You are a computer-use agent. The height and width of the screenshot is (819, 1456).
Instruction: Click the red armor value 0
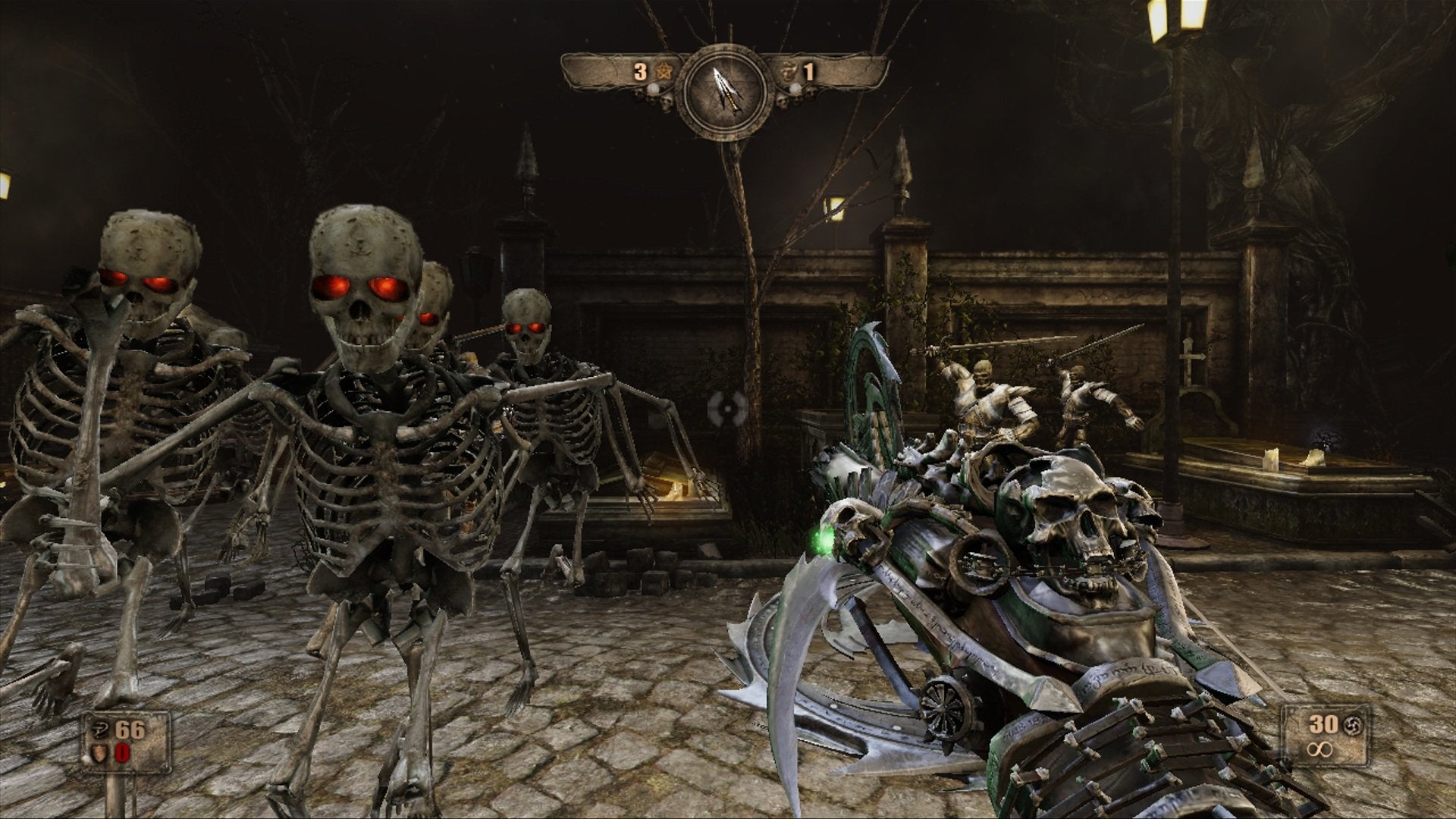coord(122,752)
